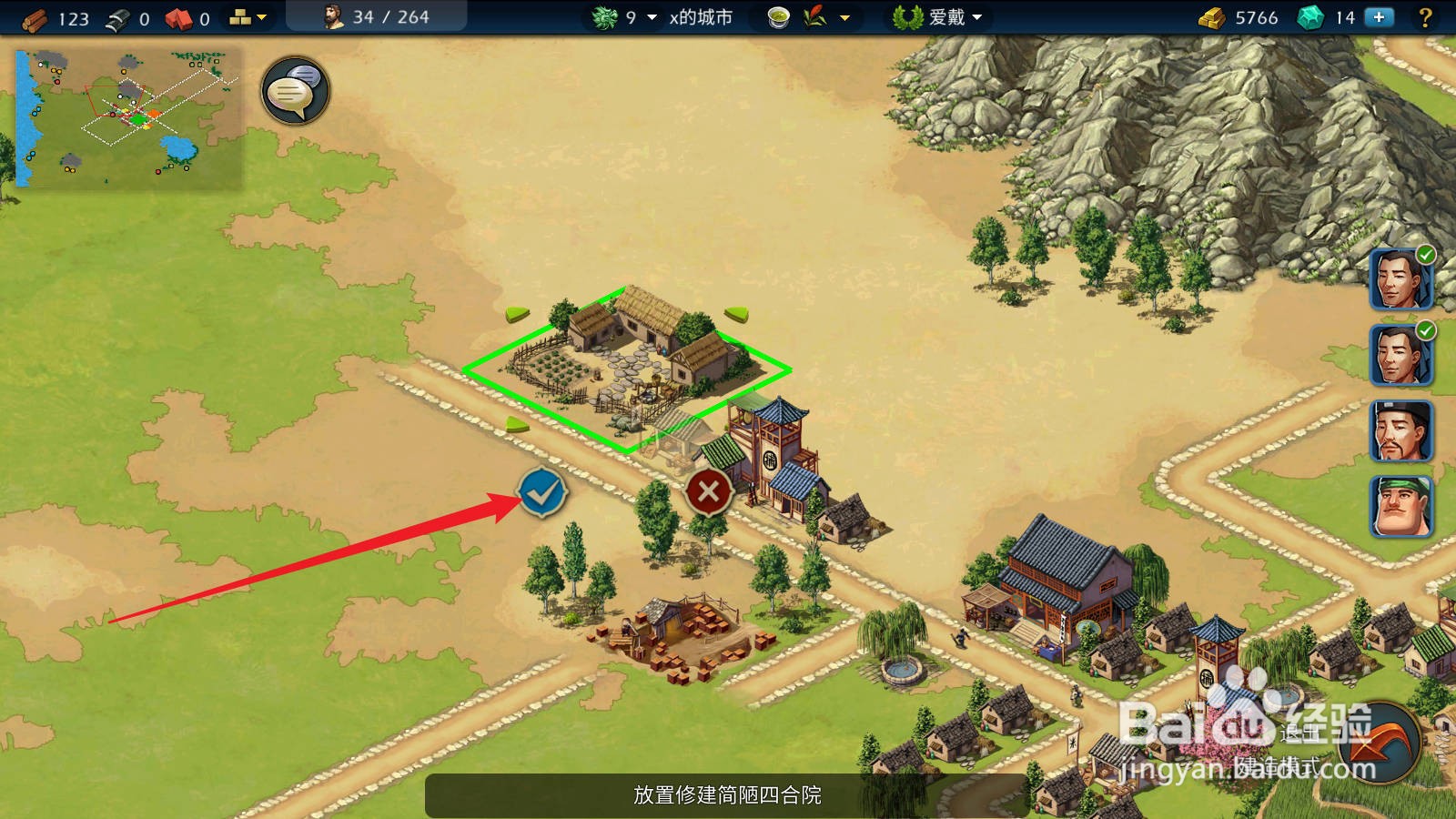The height and width of the screenshot is (819, 1456).
Task: Click the chat speech bubble icon
Action: pos(293,90)
